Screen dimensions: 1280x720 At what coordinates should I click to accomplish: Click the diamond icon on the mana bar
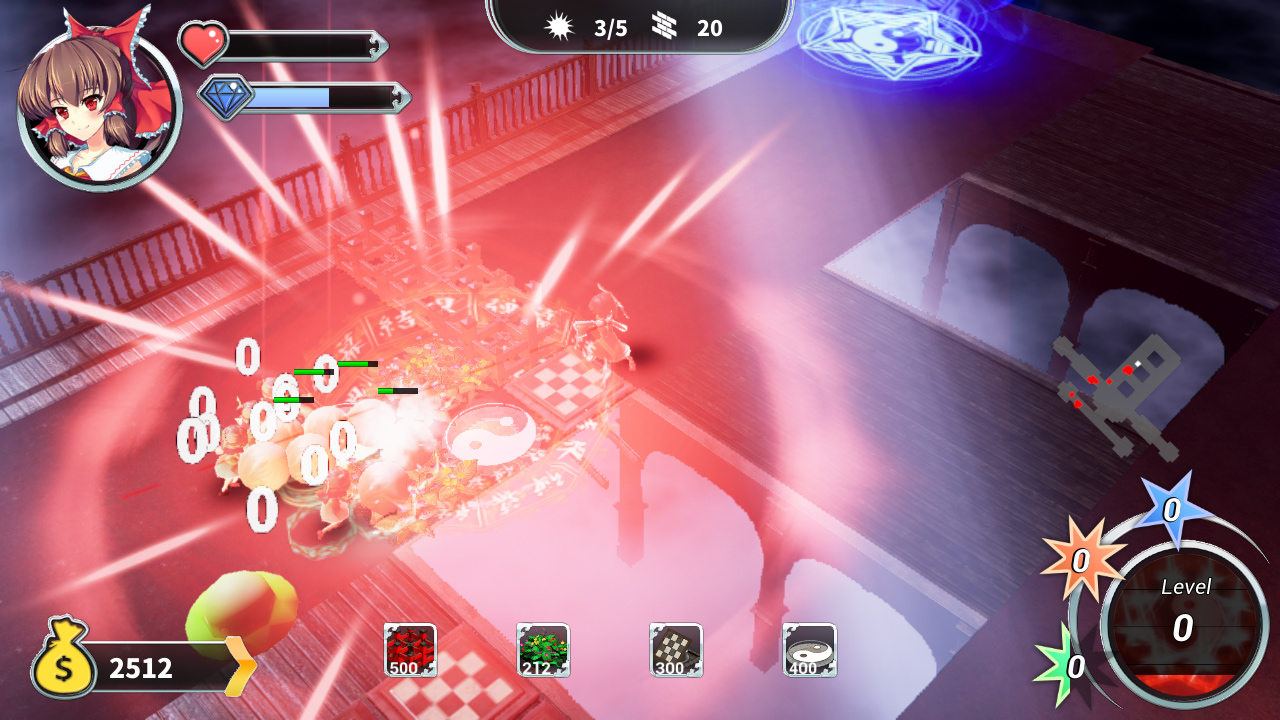point(228,98)
